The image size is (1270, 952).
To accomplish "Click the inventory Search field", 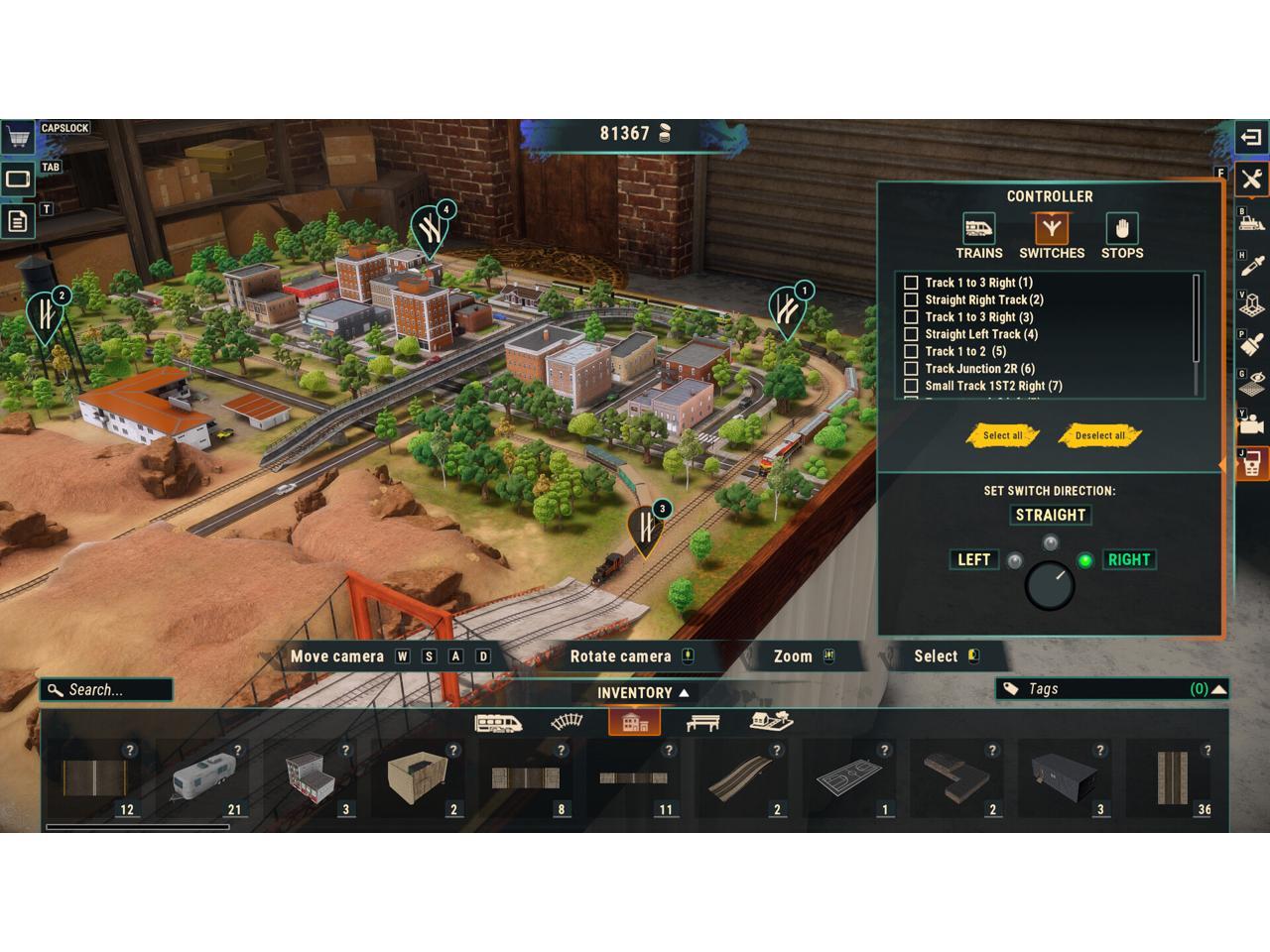I will 107,689.
